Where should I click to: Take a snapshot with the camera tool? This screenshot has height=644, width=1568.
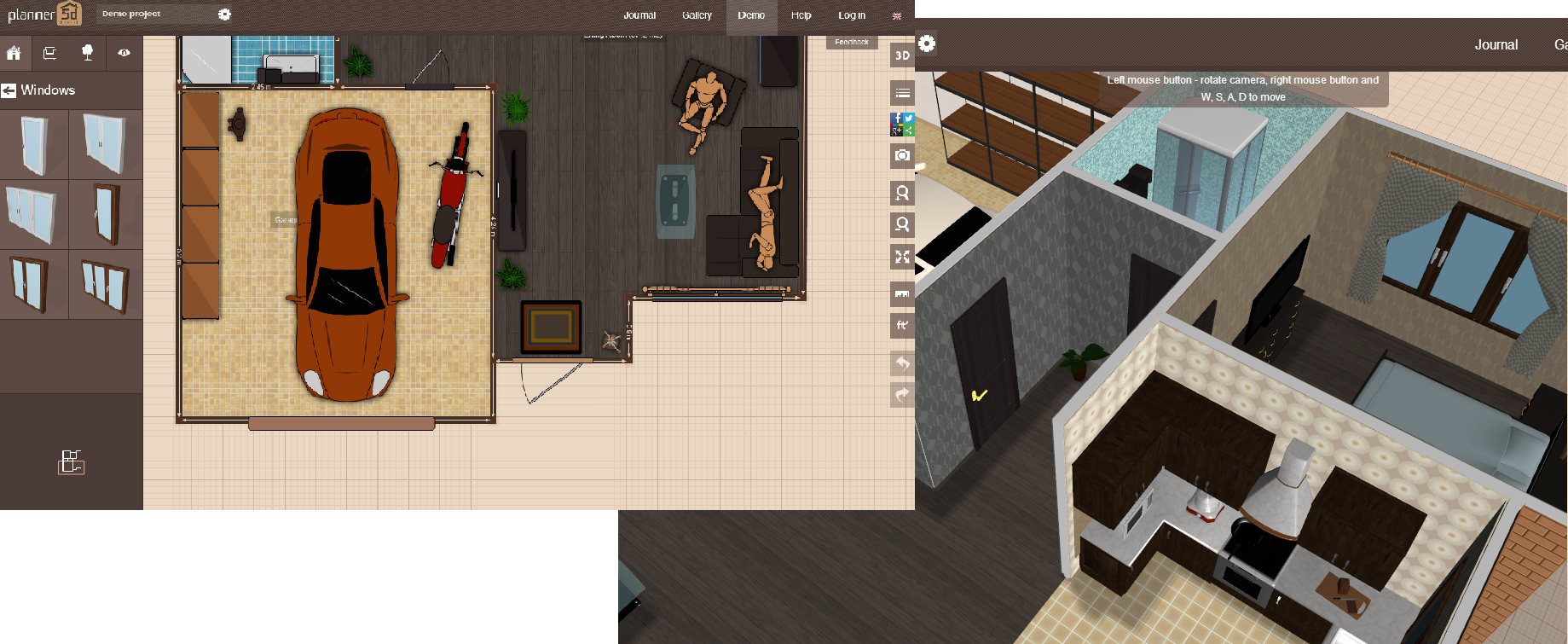click(x=902, y=156)
